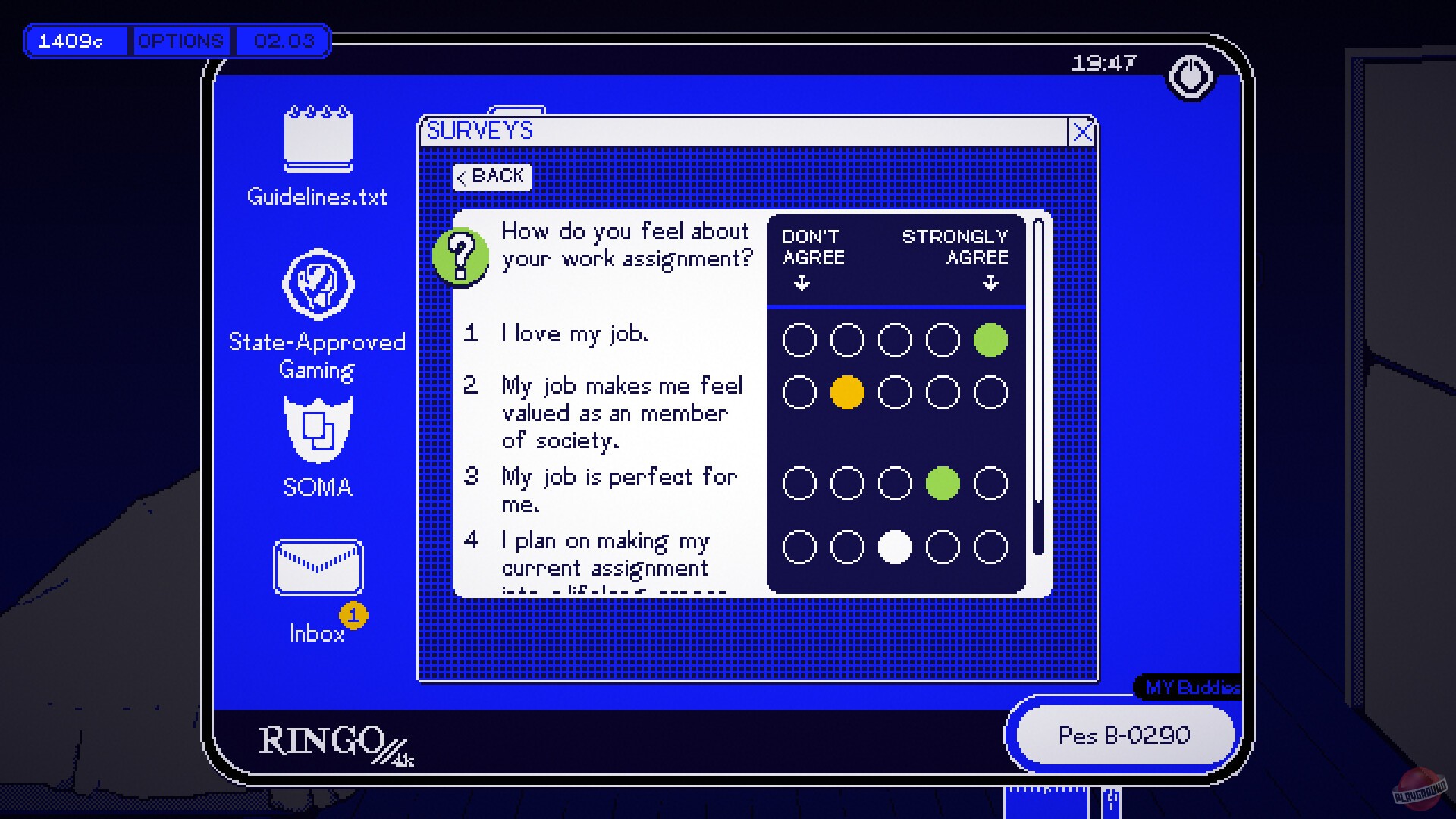Launch State-Approved Gaming
The width and height of the screenshot is (1456, 819).
point(318,287)
